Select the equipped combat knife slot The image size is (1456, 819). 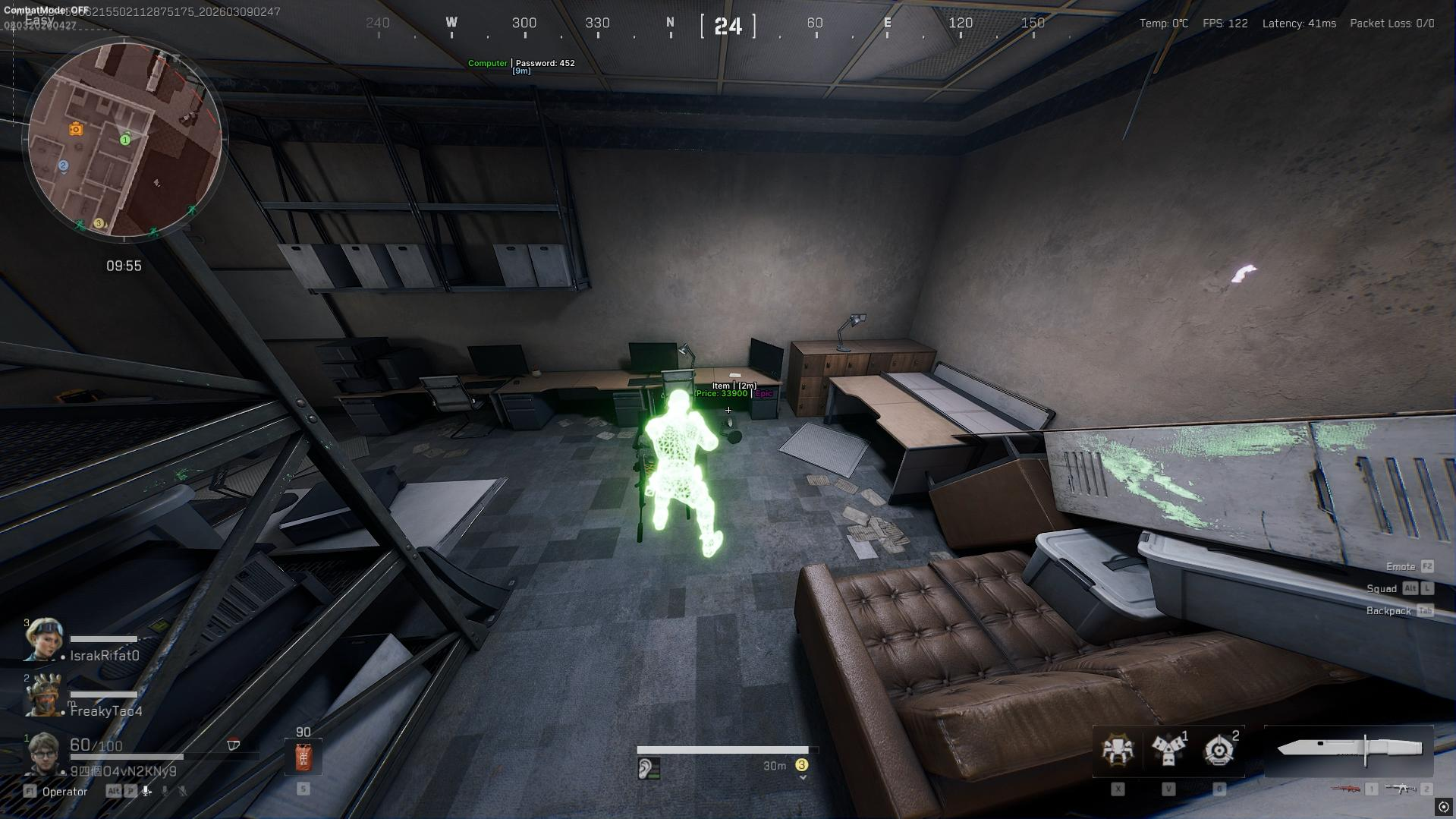coord(1349,748)
